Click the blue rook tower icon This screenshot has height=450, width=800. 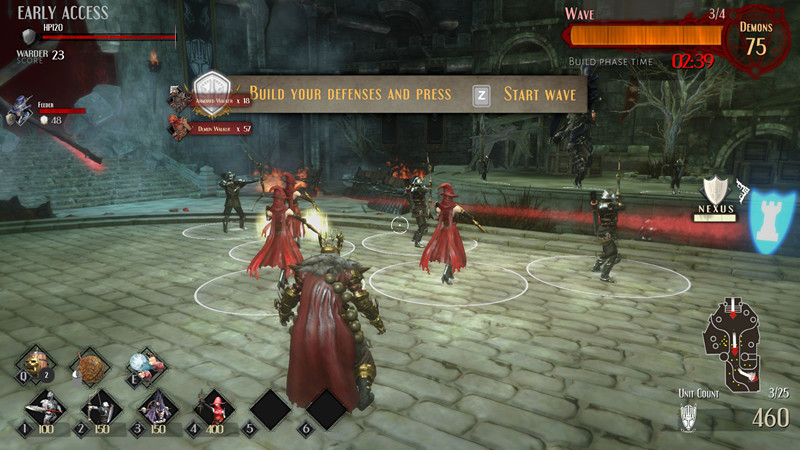pos(768,217)
